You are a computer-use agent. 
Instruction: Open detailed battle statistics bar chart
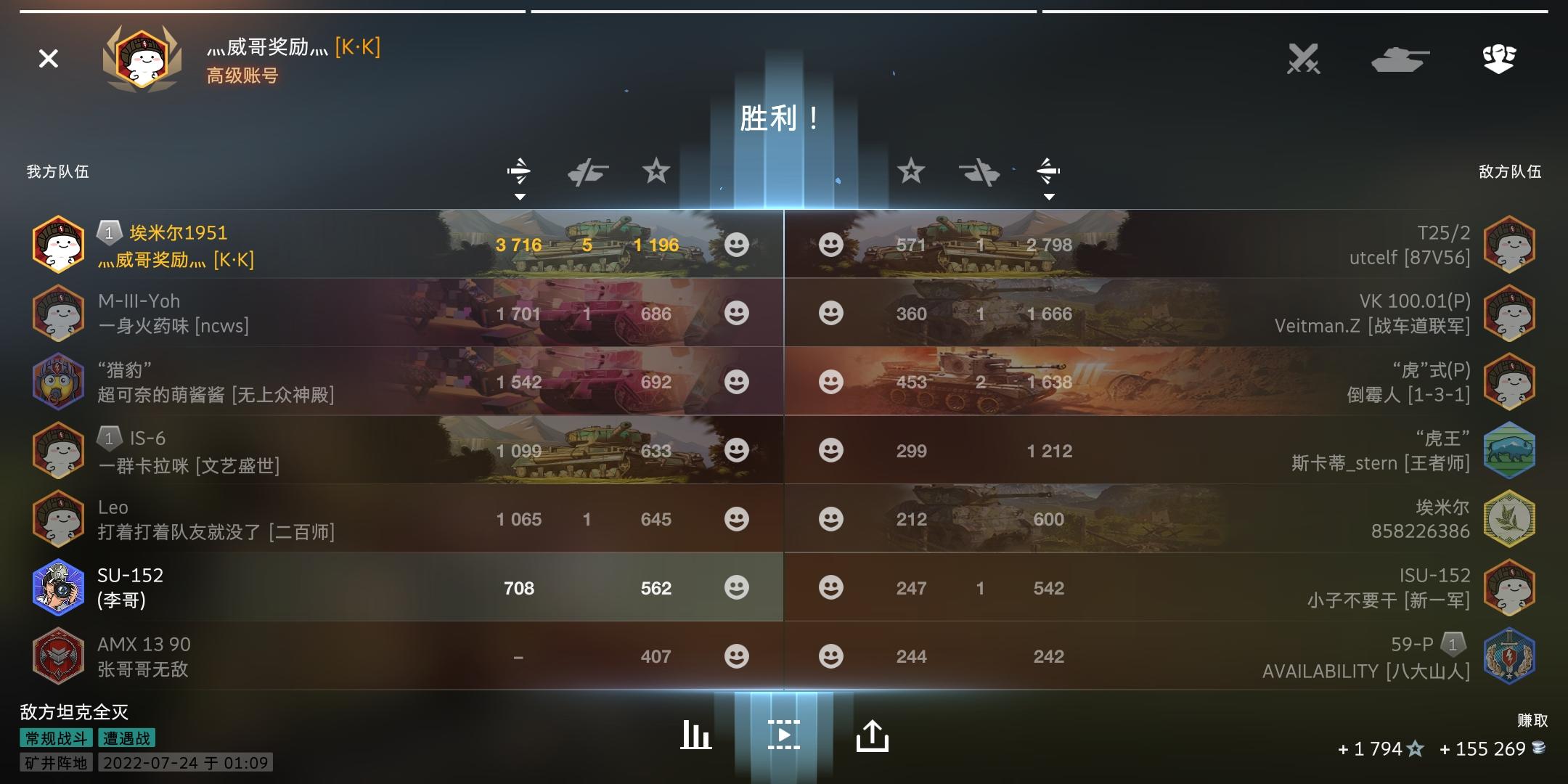tap(695, 735)
